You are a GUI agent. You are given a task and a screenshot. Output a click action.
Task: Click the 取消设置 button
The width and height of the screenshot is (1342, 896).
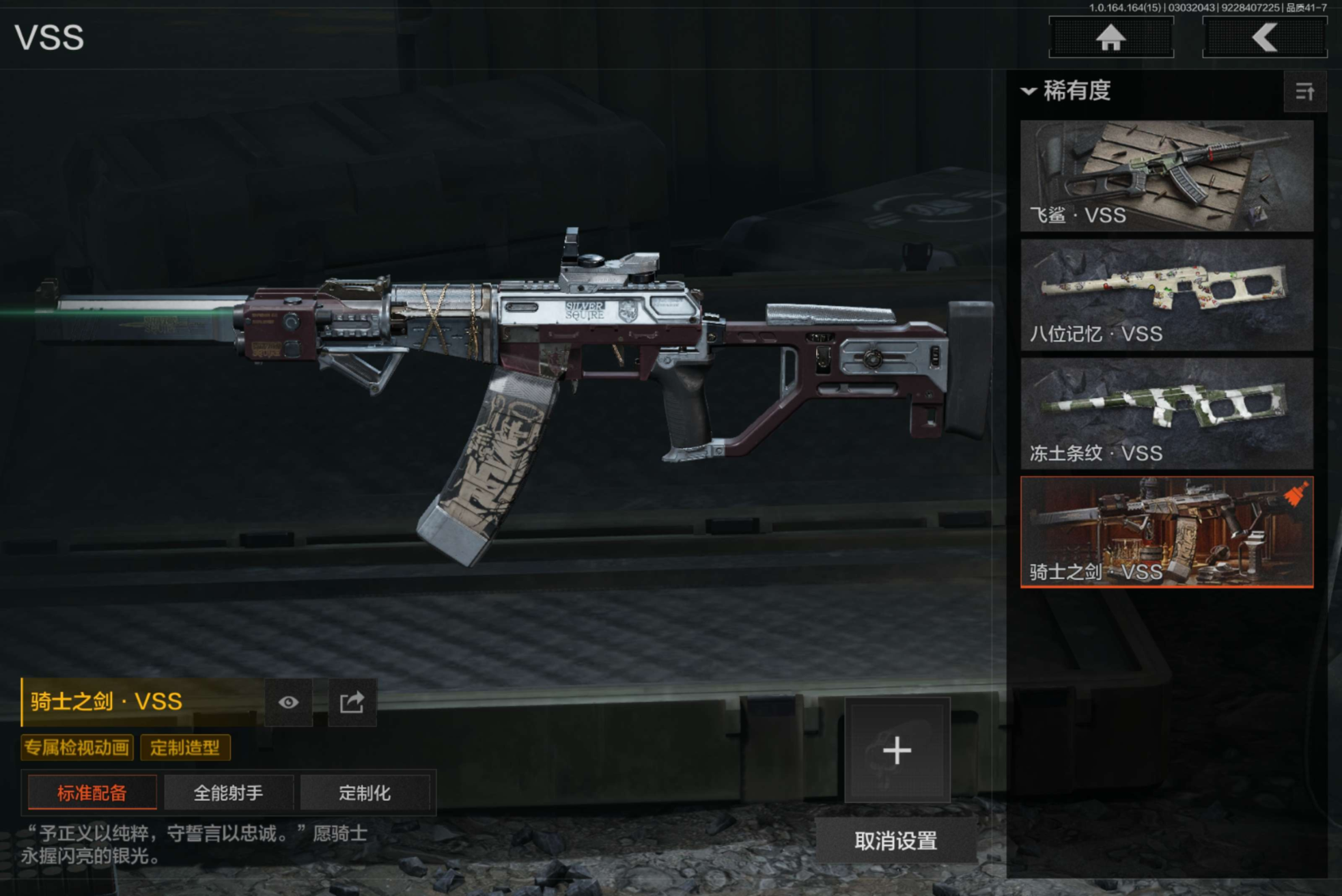coord(896,841)
